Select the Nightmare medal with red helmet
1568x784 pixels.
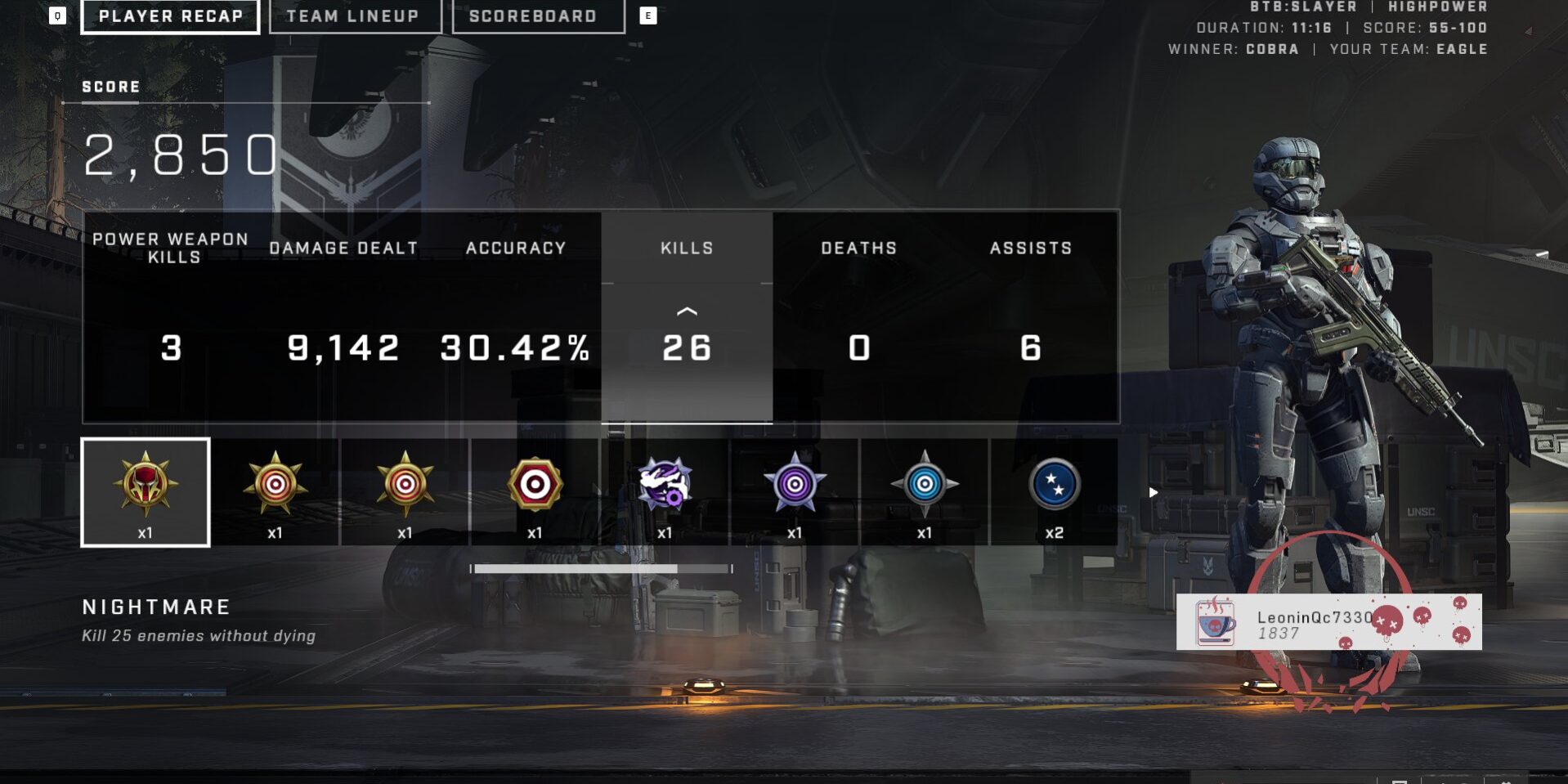click(146, 492)
